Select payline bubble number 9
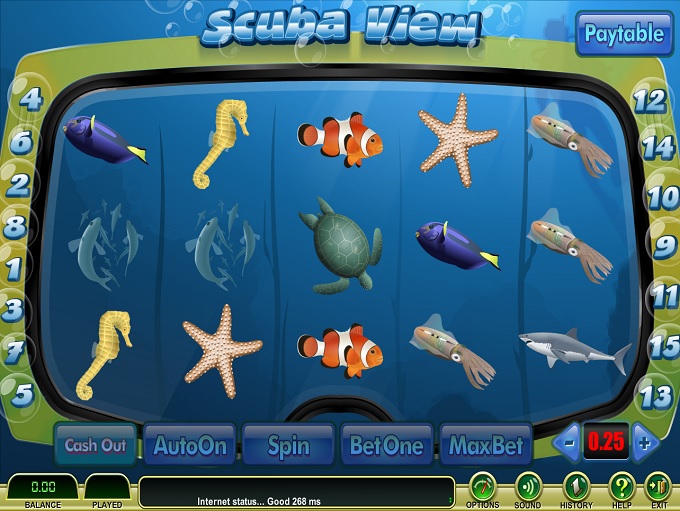The image size is (680, 511). [x=664, y=245]
